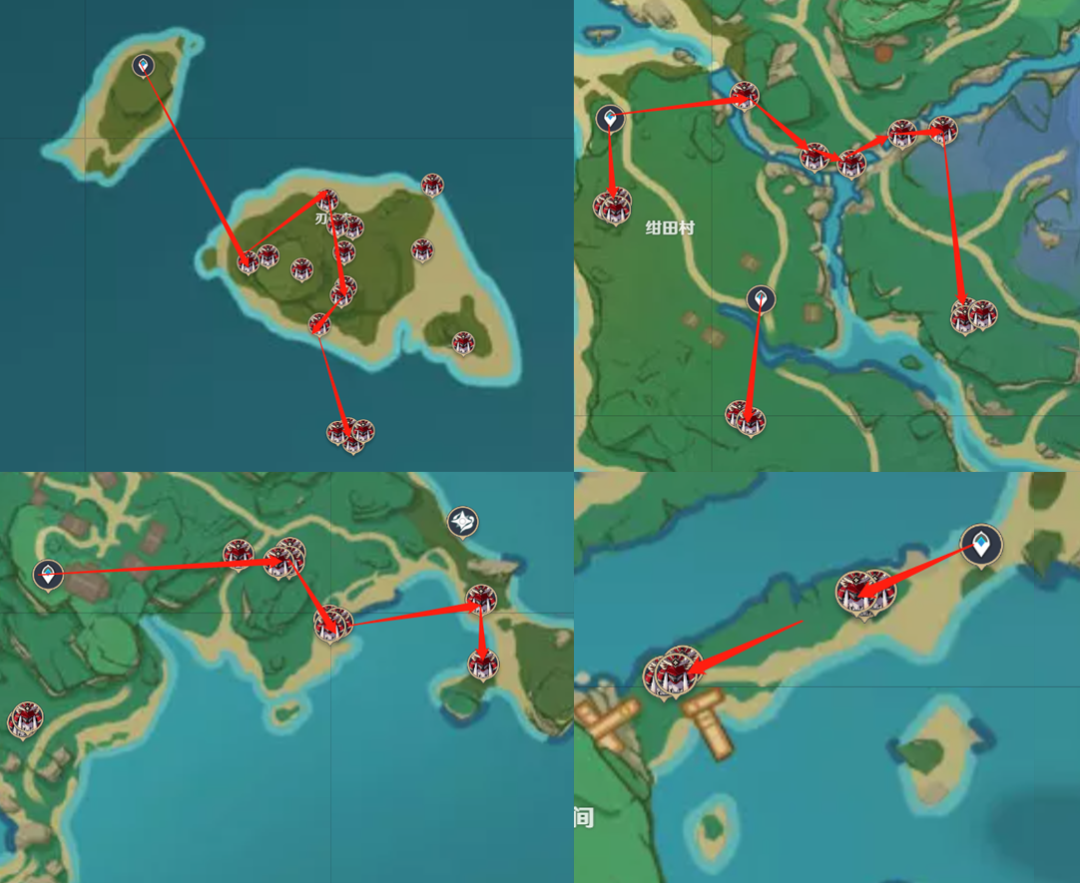The height and width of the screenshot is (883, 1080).
Task: Select the enemy marker on the small southeastern islet
Action: tap(463, 343)
